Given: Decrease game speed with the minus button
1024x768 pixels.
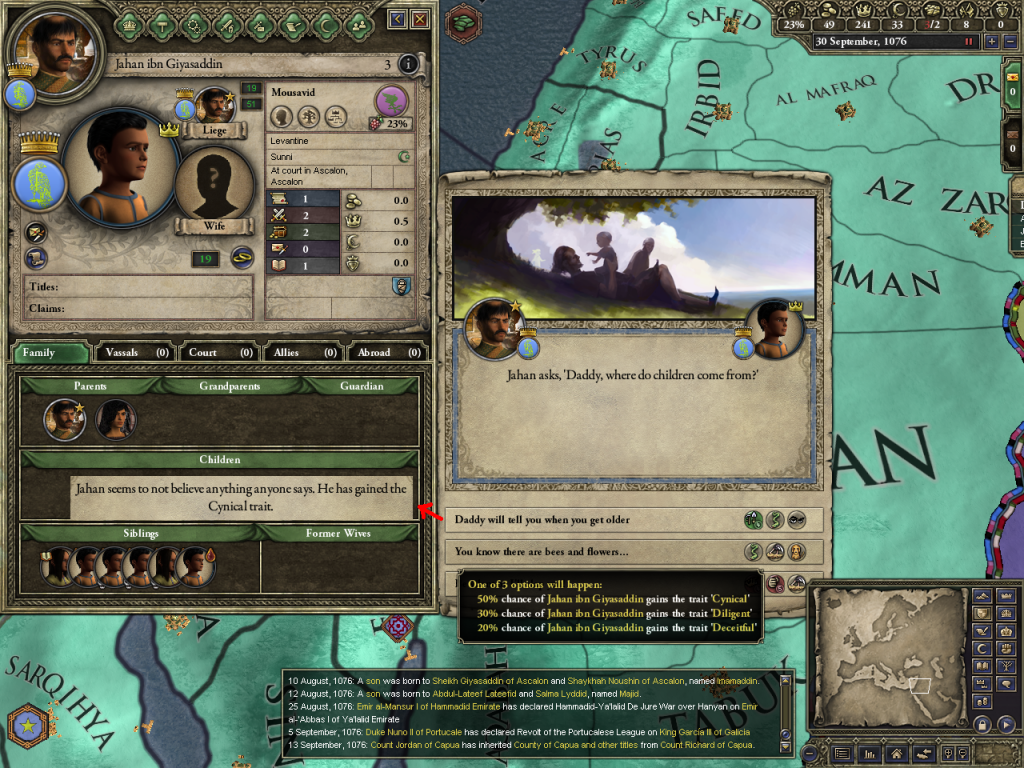Looking at the screenshot, I should coord(1009,42).
